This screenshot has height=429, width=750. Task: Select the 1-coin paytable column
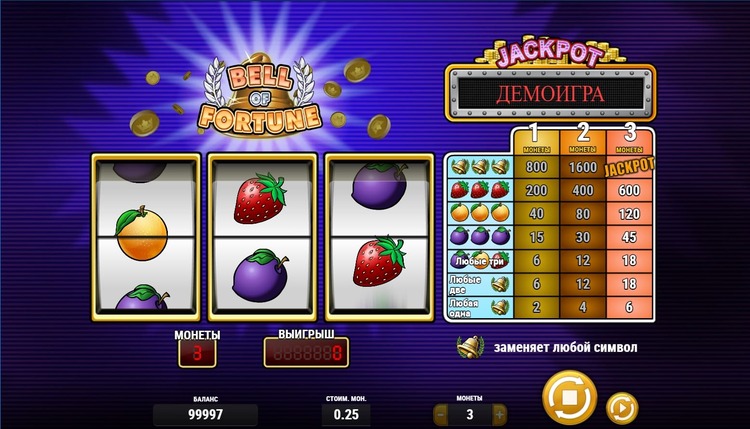536,140
